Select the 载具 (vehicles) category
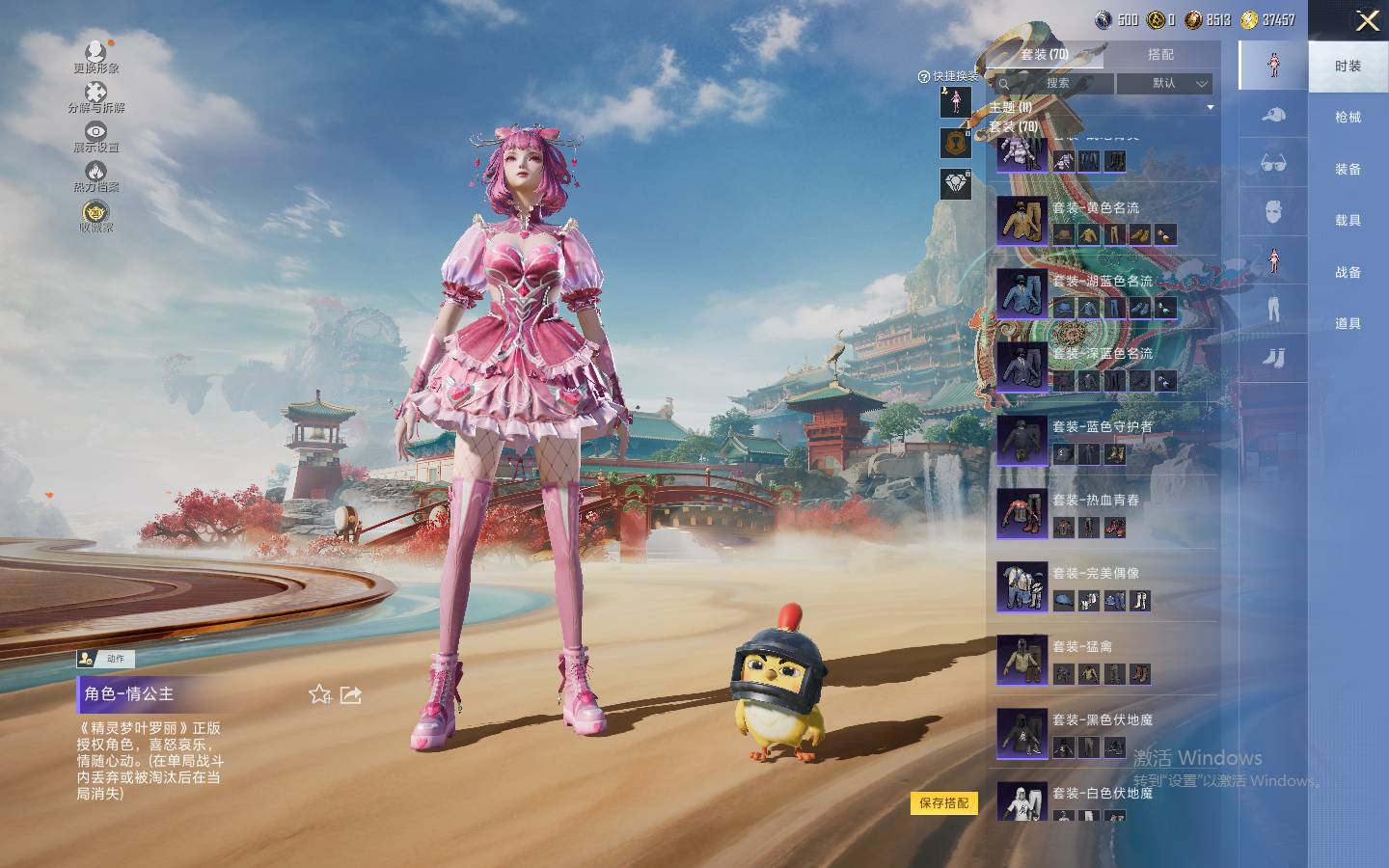The image size is (1389, 868). point(1348,221)
